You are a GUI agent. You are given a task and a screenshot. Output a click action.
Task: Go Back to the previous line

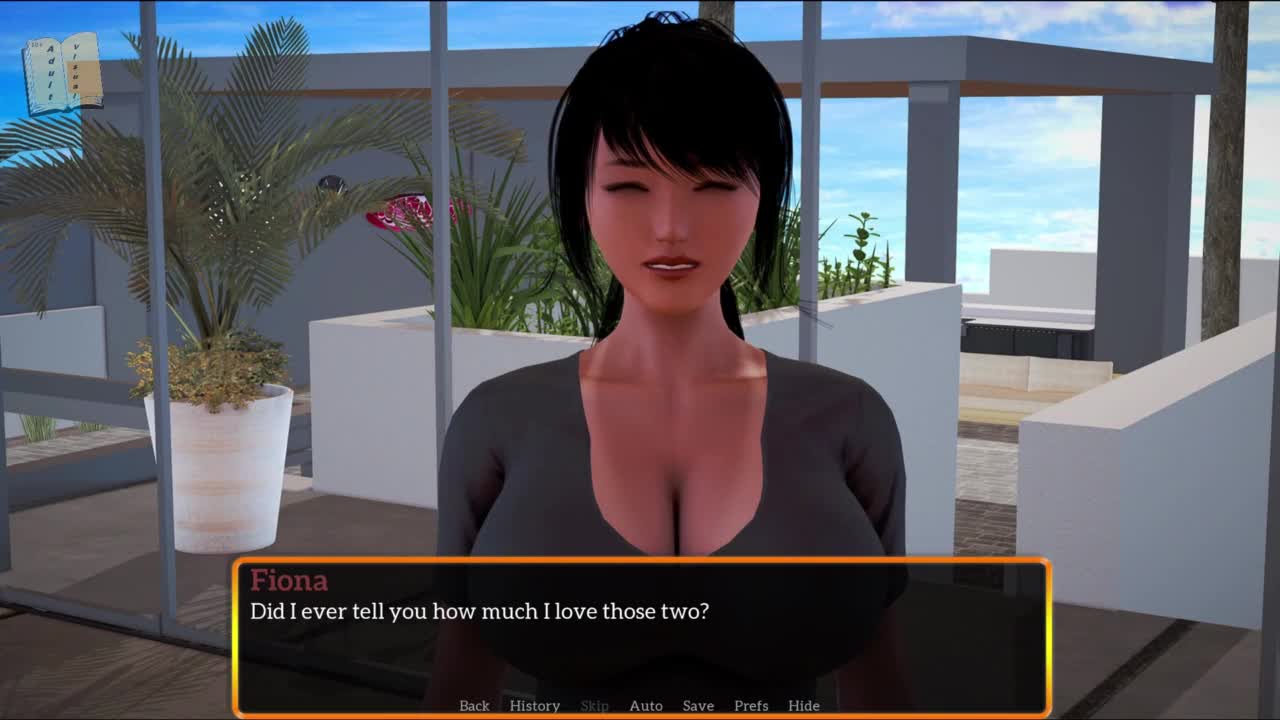click(474, 705)
